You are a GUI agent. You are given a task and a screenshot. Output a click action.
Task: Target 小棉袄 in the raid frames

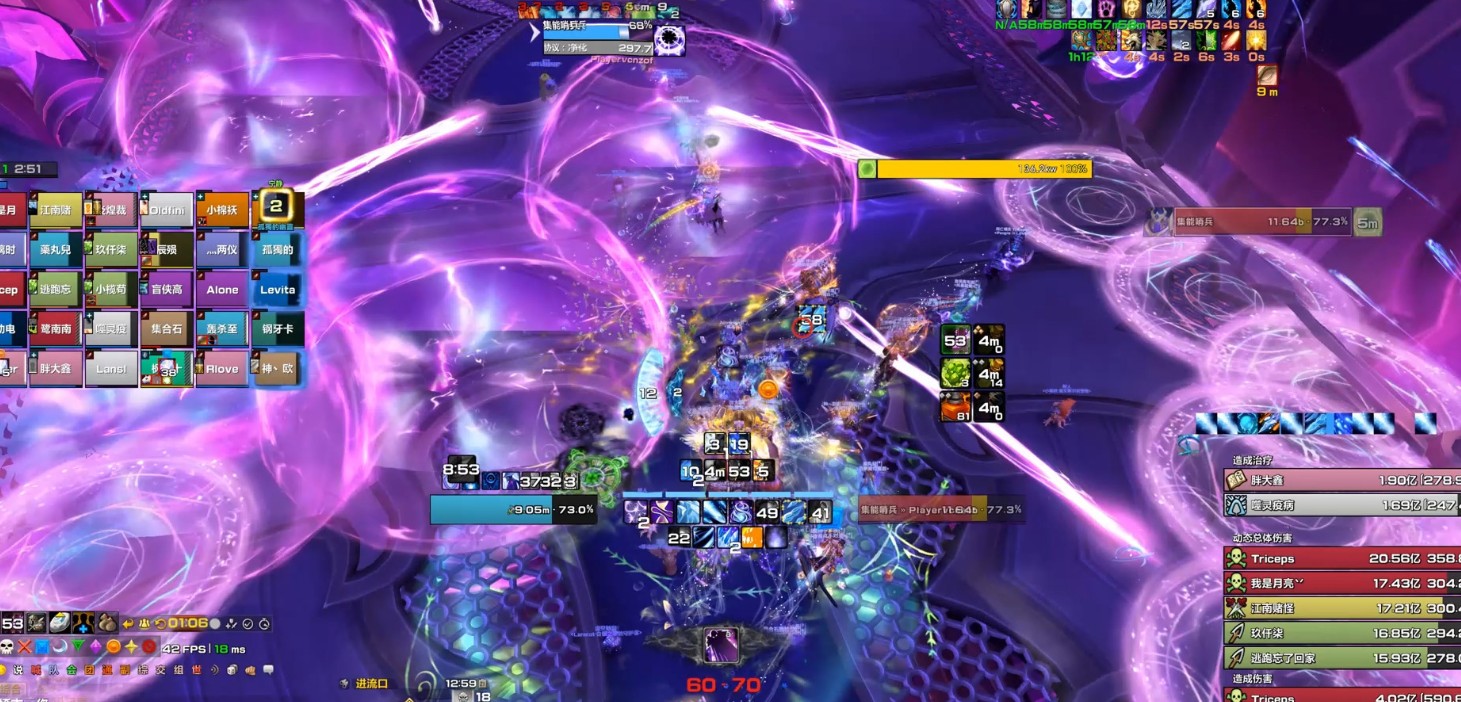(x=222, y=210)
